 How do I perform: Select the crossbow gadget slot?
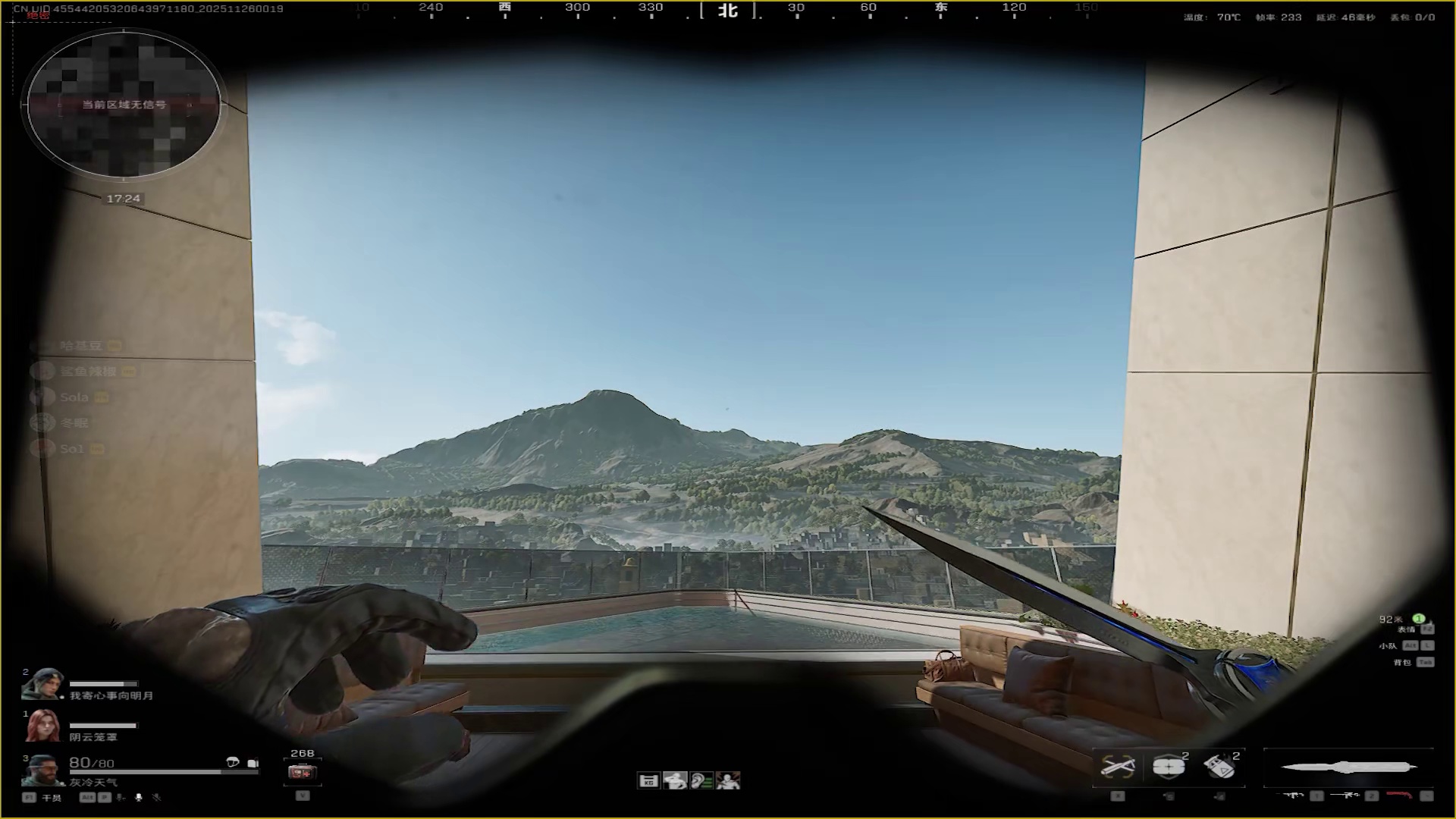pyautogui.click(x=1118, y=767)
